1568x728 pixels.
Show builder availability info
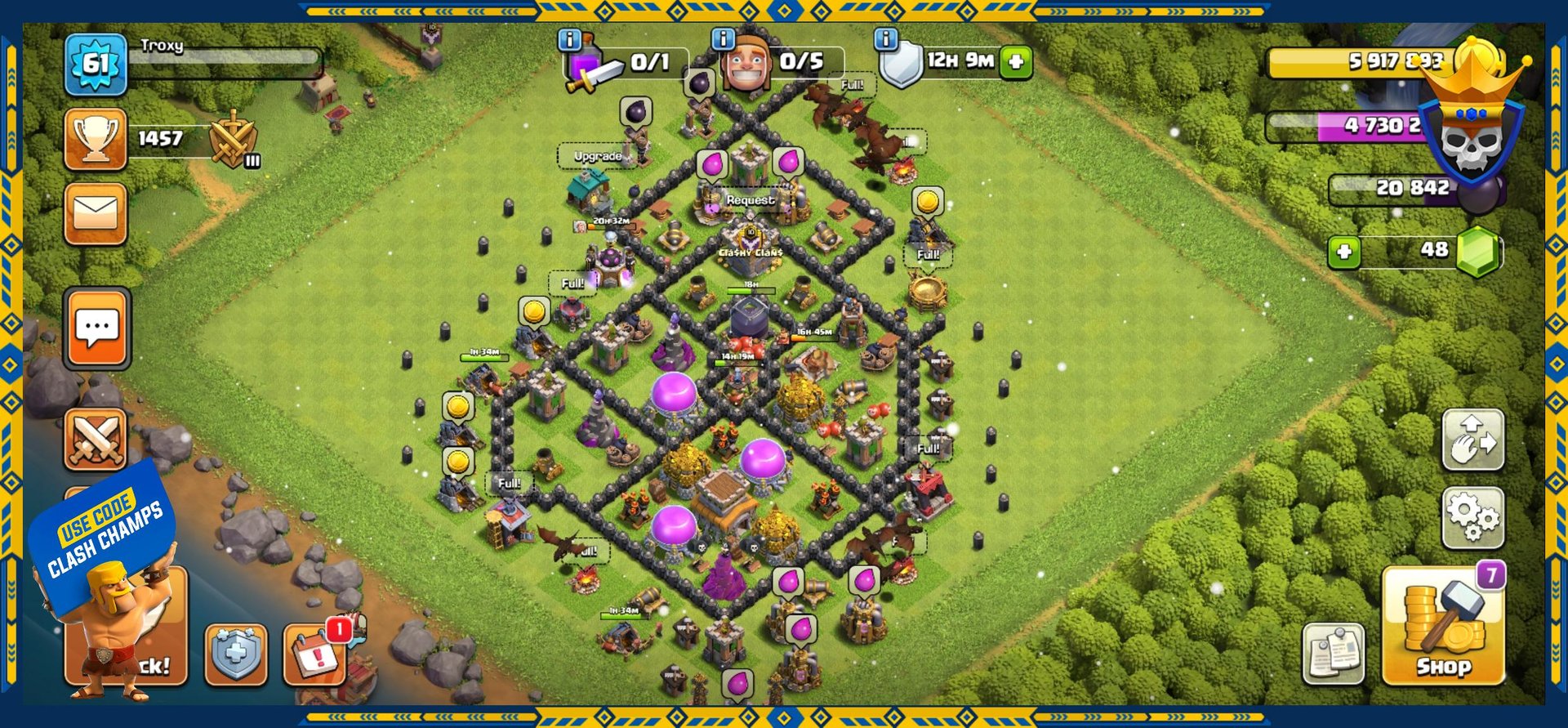pyautogui.click(x=723, y=38)
